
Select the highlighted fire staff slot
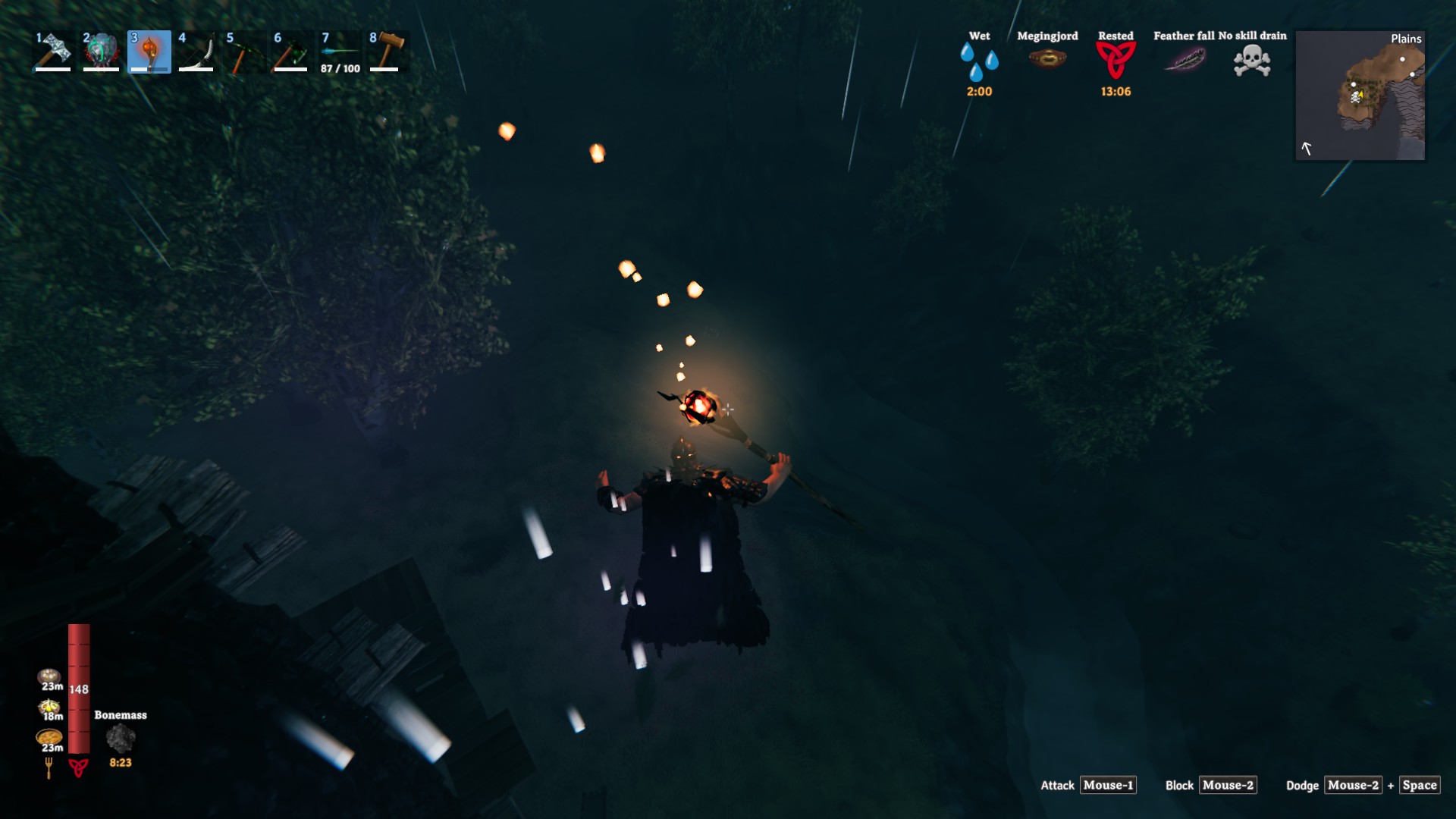coord(149,51)
